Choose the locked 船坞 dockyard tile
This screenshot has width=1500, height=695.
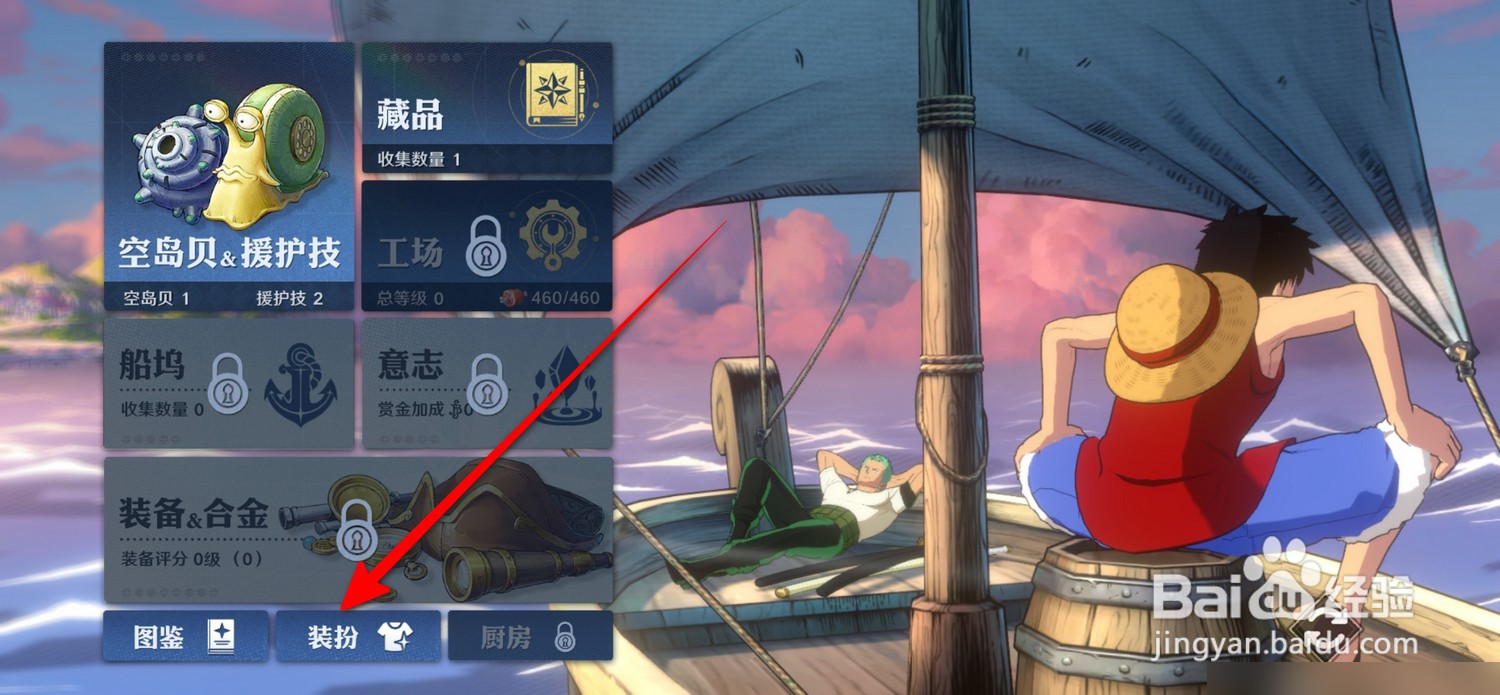tap(229, 383)
